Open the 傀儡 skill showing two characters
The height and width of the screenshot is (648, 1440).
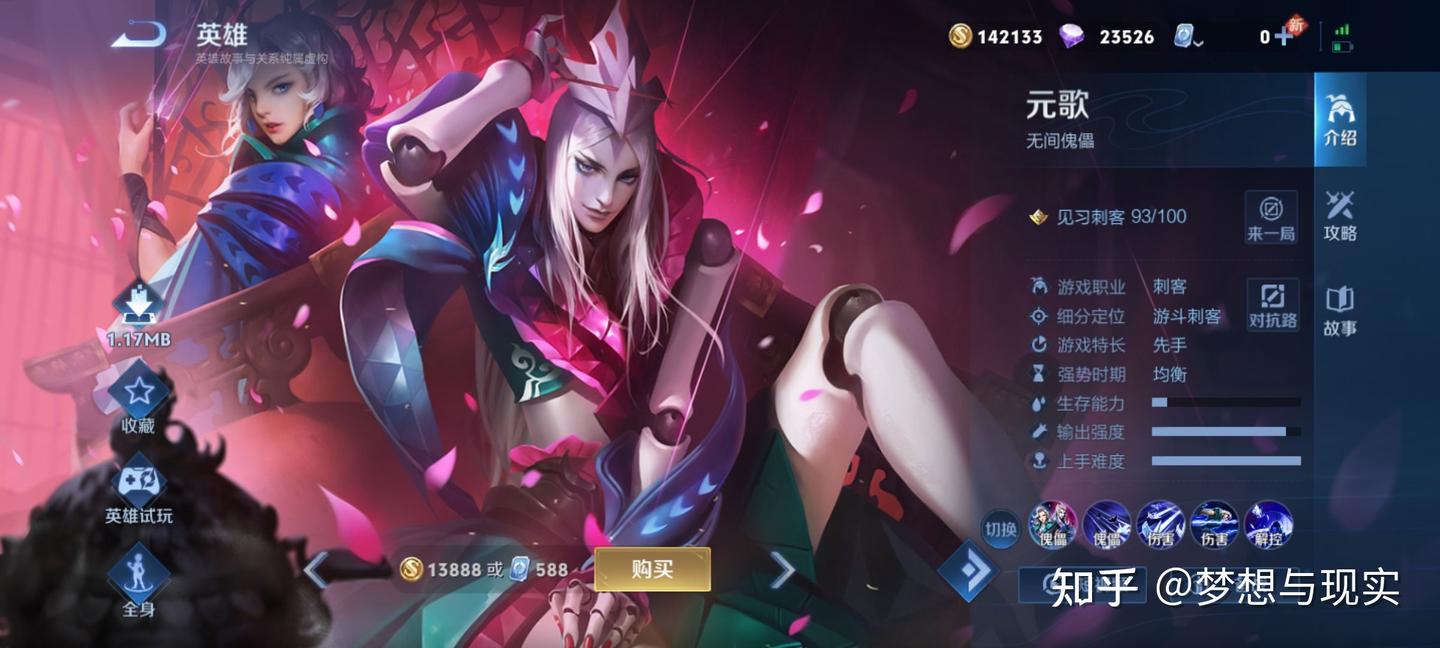coord(1052,525)
